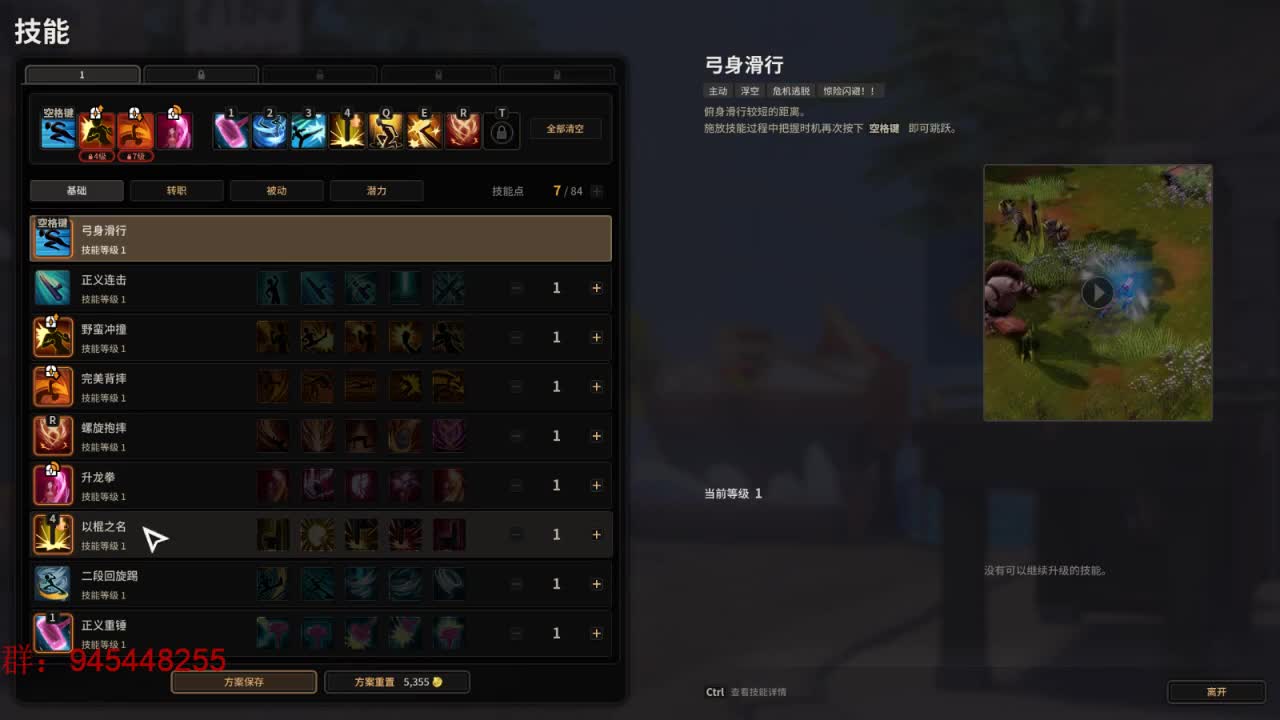The image size is (1280, 720).
Task: Select the 升龙拳 skill icon
Action: pos(53,484)
